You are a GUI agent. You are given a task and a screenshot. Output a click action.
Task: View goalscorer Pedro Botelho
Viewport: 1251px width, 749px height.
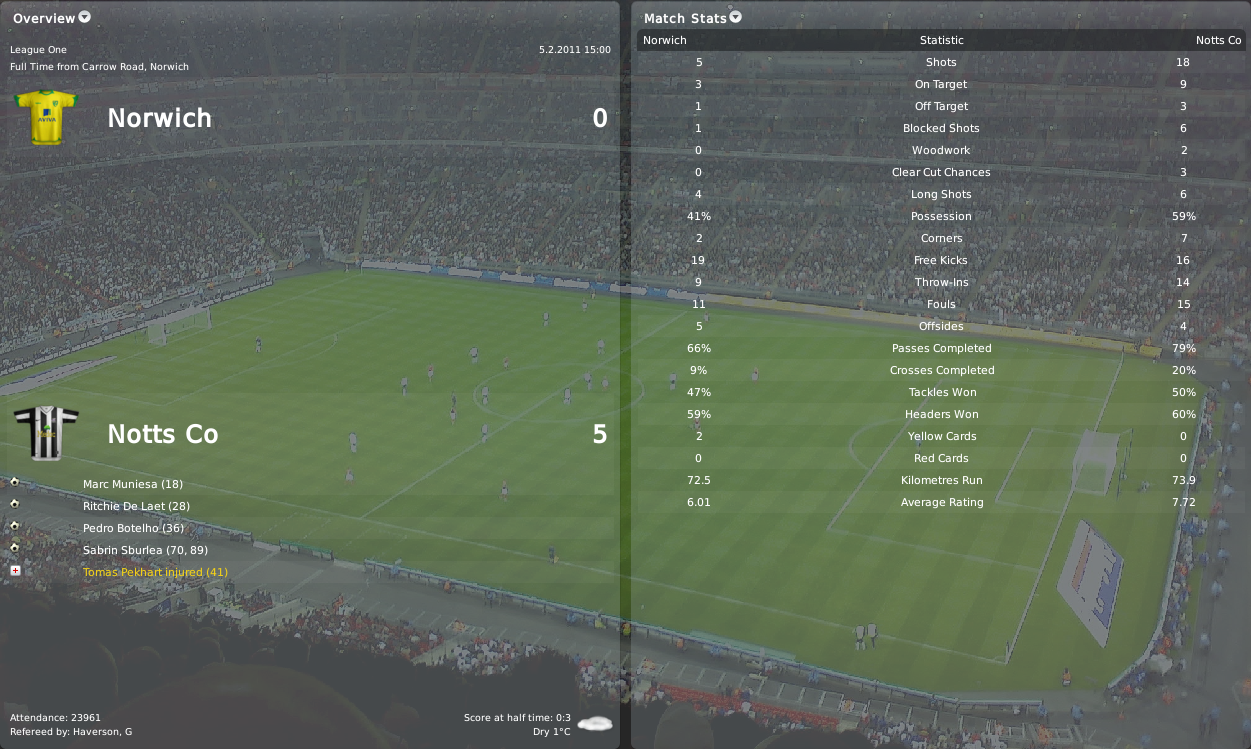pyautogui.click(x=133, y=528)
